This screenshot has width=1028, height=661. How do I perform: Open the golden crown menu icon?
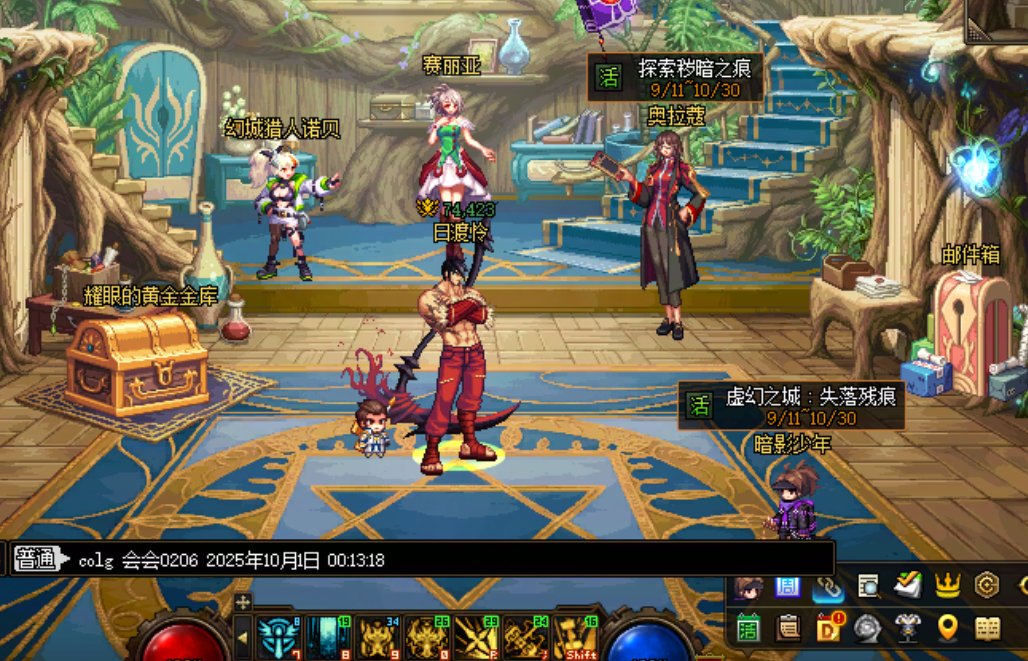point(947,585)
